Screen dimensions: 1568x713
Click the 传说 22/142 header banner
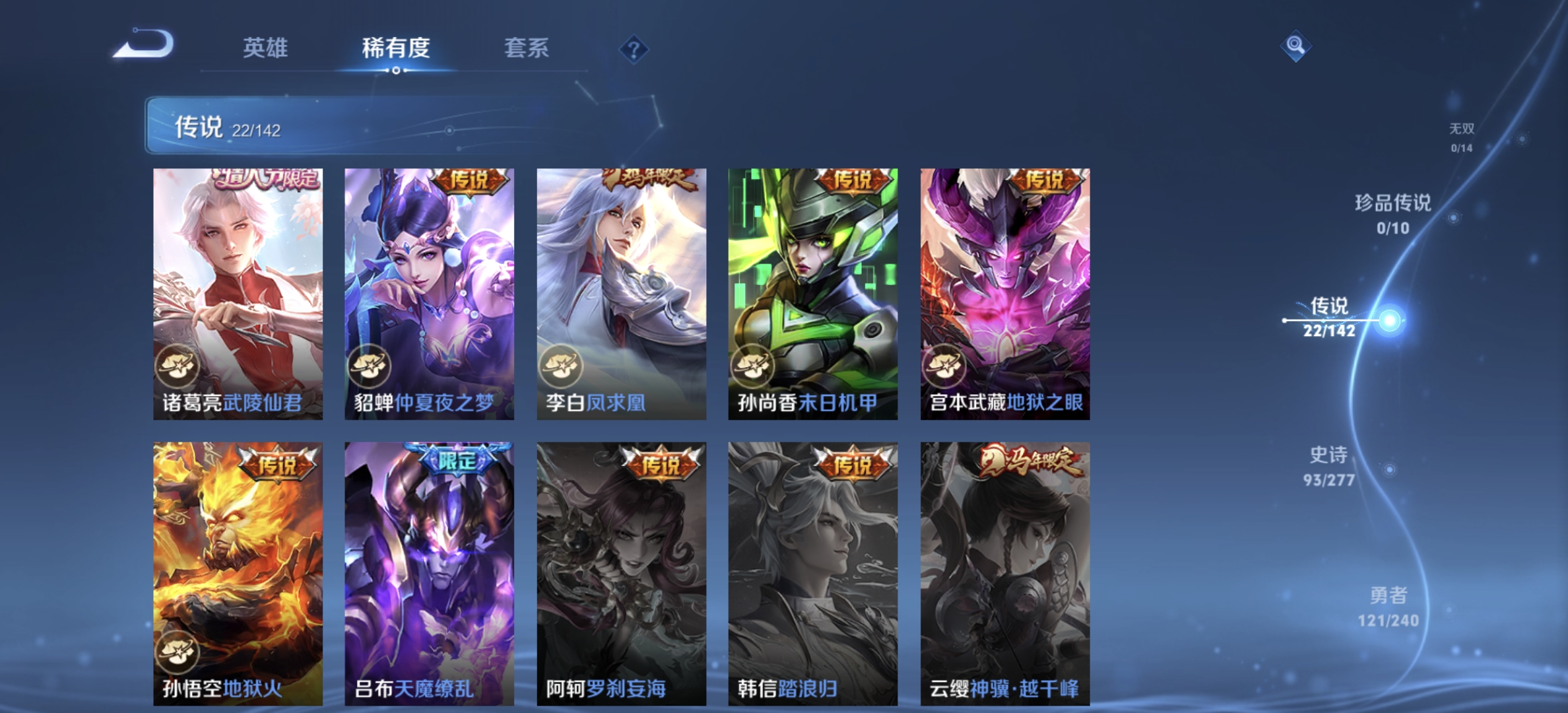pos(370,125)
